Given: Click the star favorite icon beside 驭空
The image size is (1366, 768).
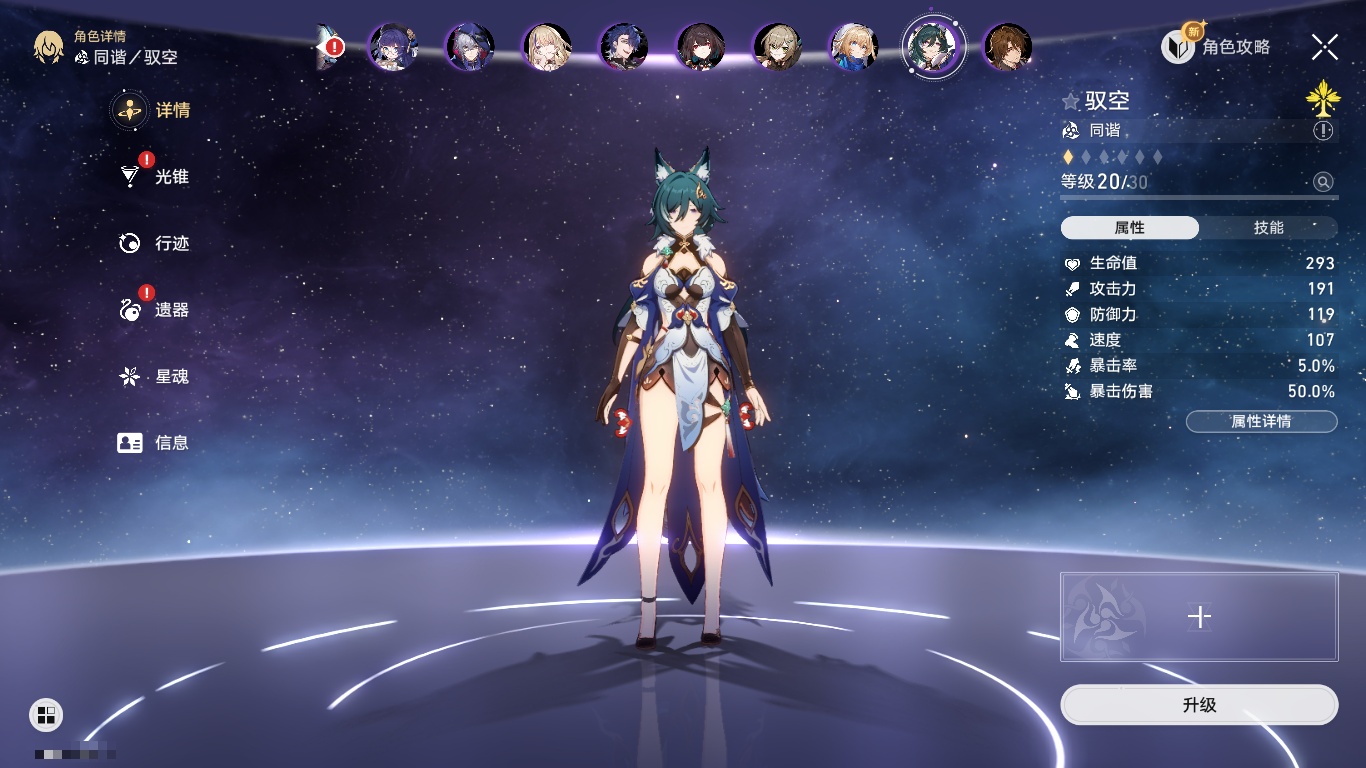Looking at the screenshot, I should tap(1071, 102).
